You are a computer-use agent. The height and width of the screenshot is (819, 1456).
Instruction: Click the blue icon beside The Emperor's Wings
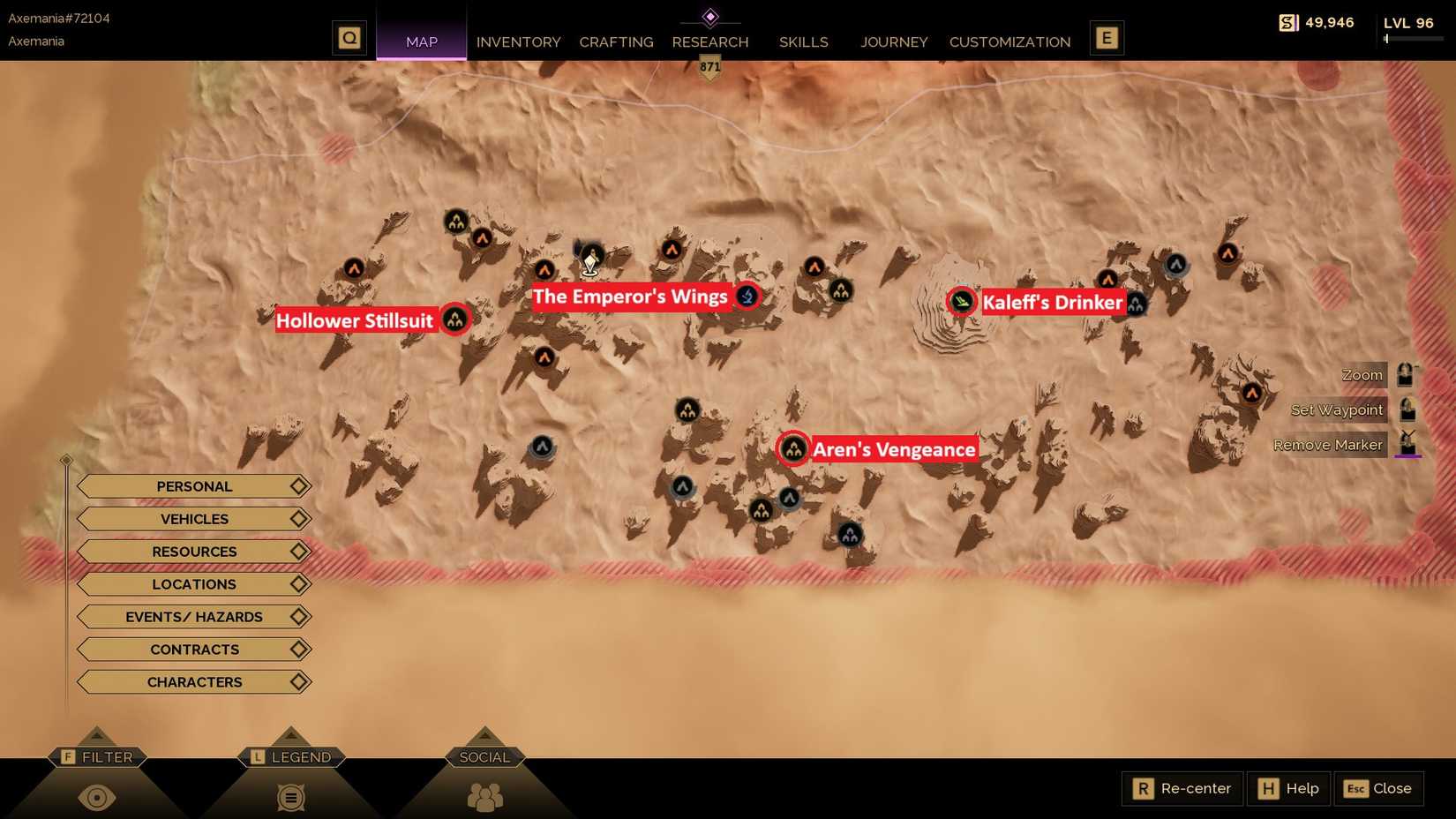pyautogui.click(x=746, y=296)
